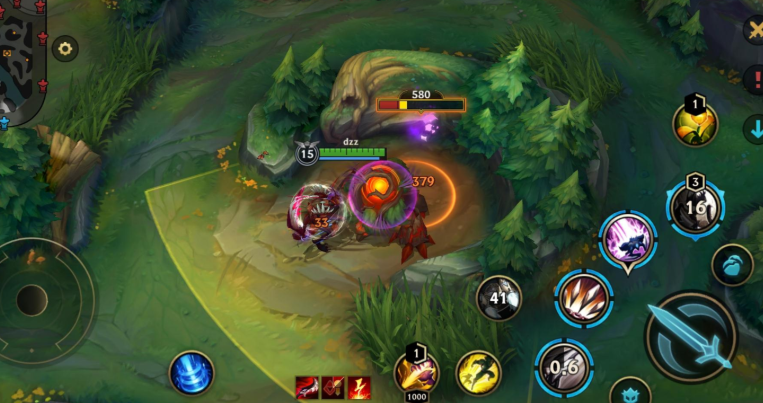This screenshot has height=403, width=763.
Task: Cast the purple dash ability
Action: click(x=628, y=240)
